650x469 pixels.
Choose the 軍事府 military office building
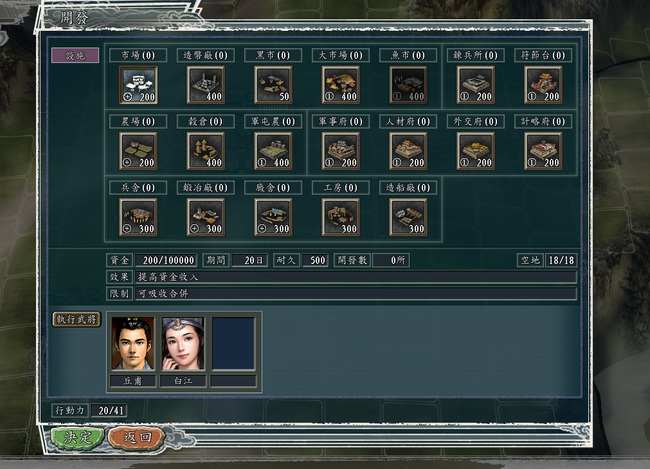point(340,150)
